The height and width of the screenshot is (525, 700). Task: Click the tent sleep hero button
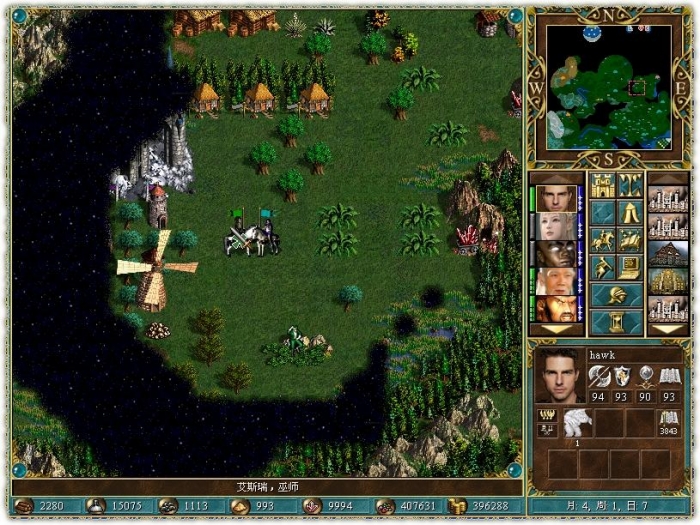630,212
